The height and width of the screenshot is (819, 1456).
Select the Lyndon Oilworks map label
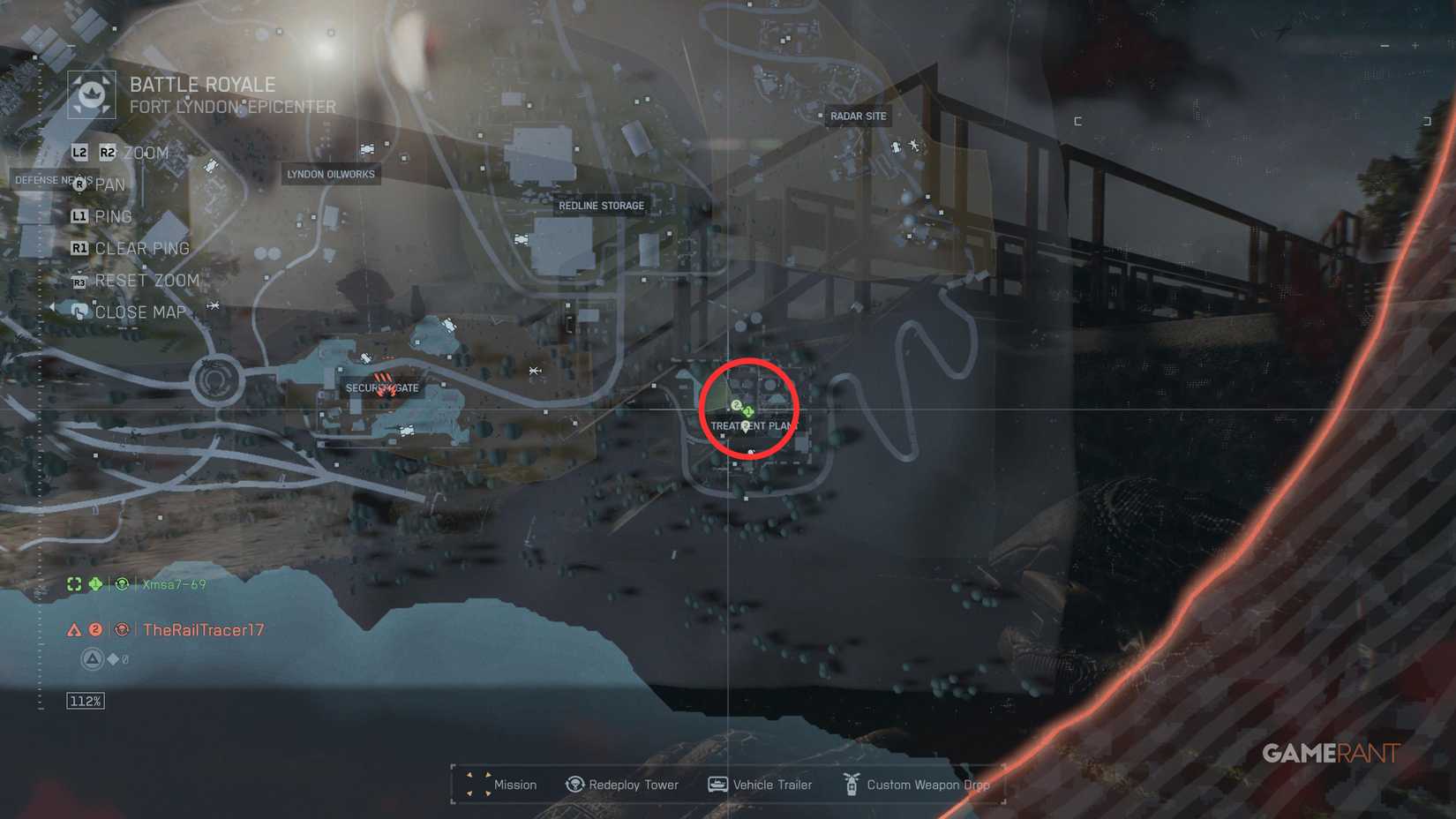(x=330, y=174)
